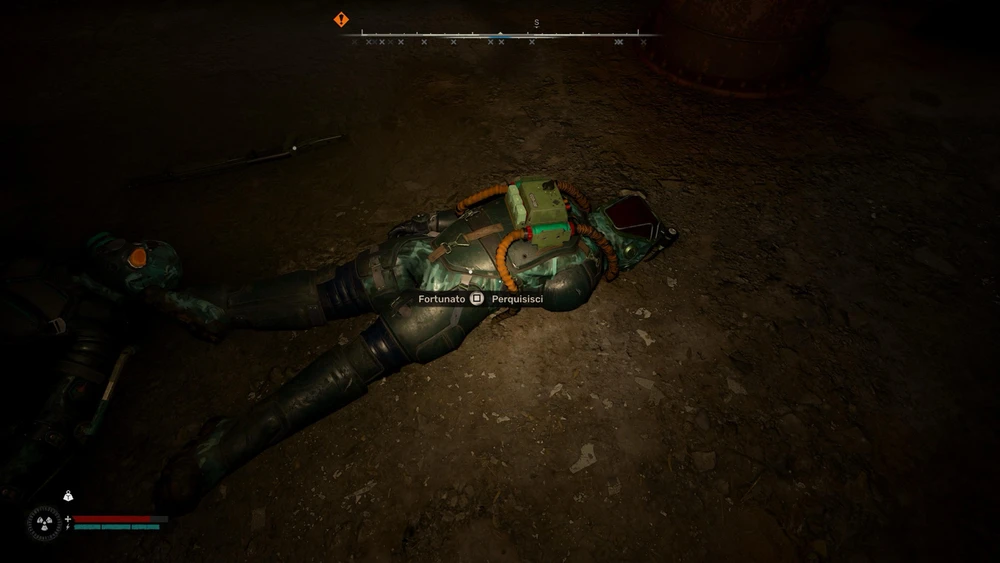The width and height of the screenshot is (1000, 563).
Task: Click the orange quest marker on the compass
Action: click(341, 19)
